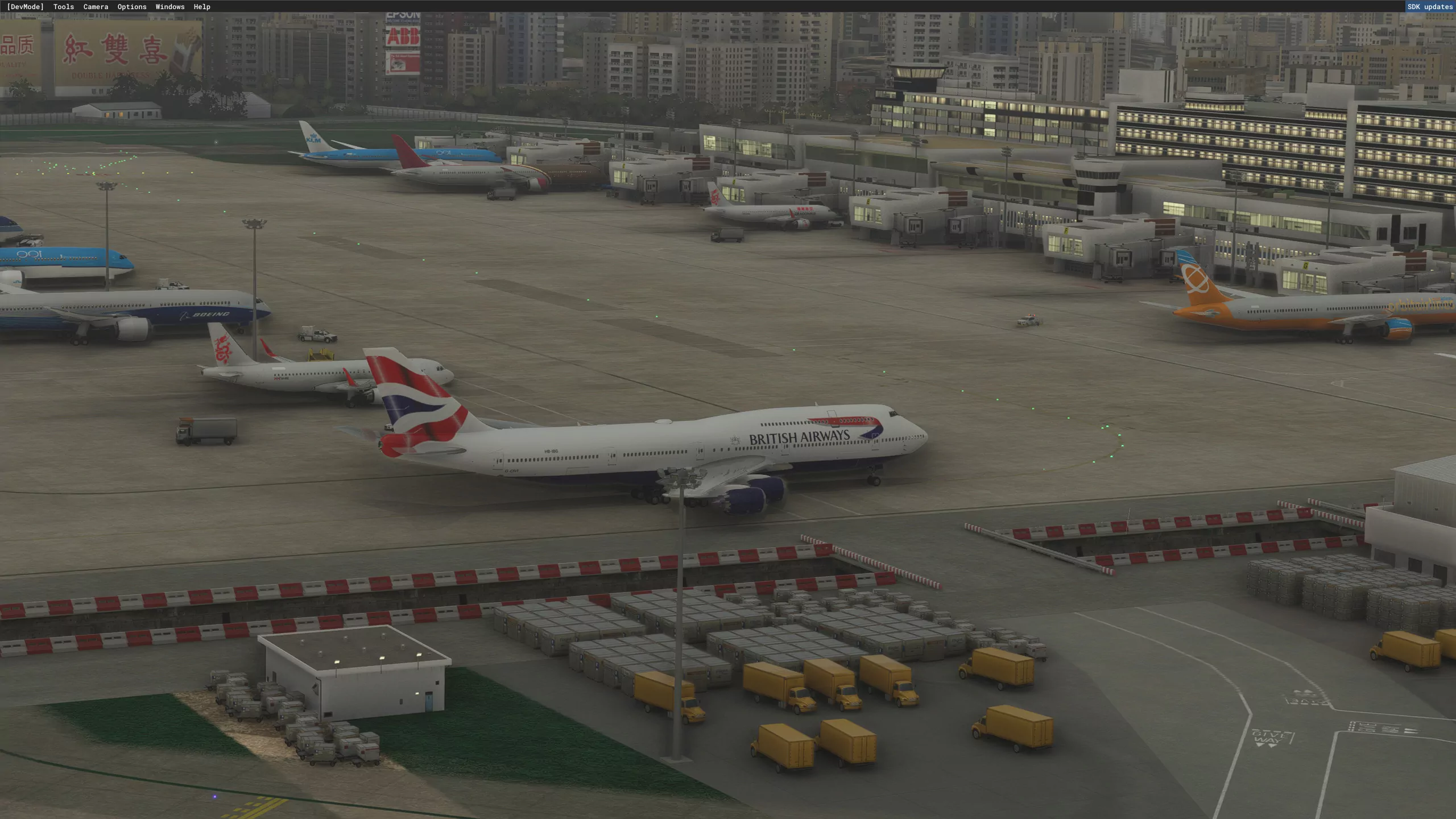Open the Camera menu
The height and width of the screenshot is (819, 1456).
[x=96, y=7]
